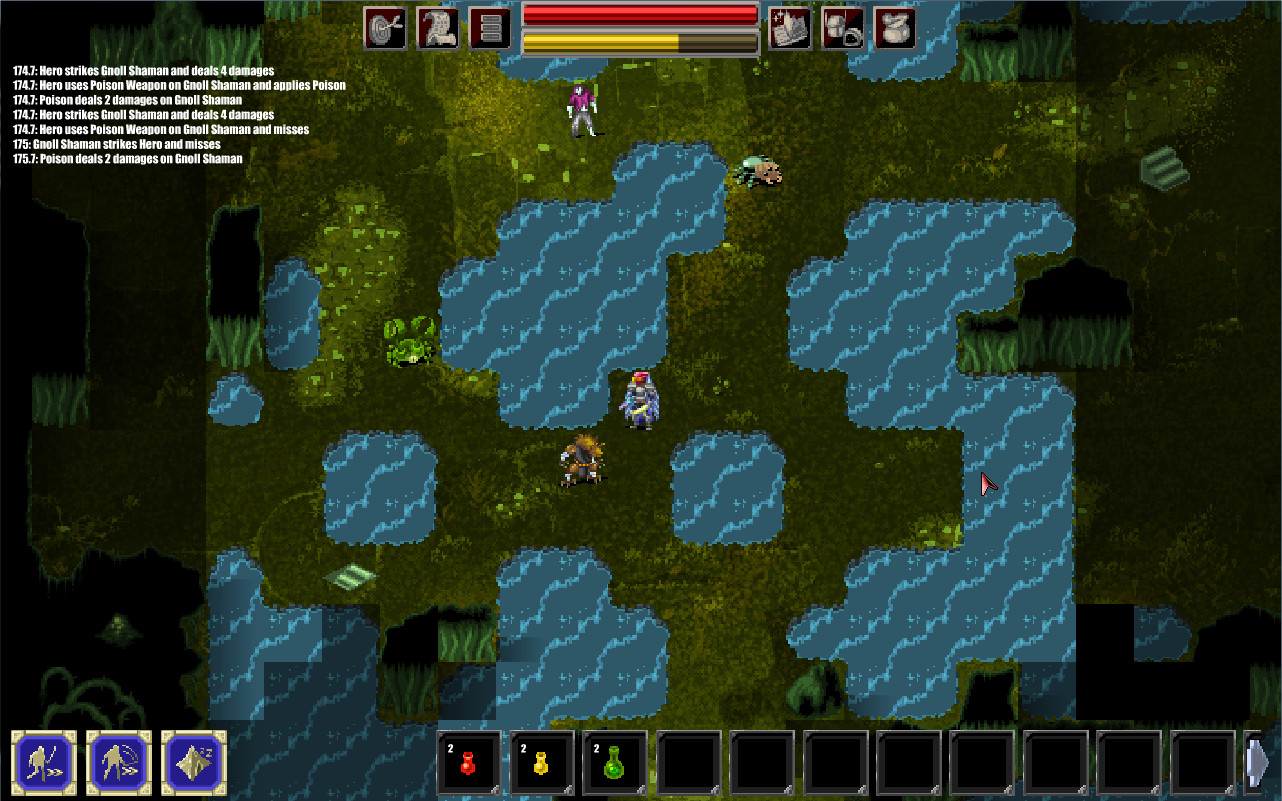1282x801 pixels.
Task: Select the sprint ability icon
Action: point(44,762)
